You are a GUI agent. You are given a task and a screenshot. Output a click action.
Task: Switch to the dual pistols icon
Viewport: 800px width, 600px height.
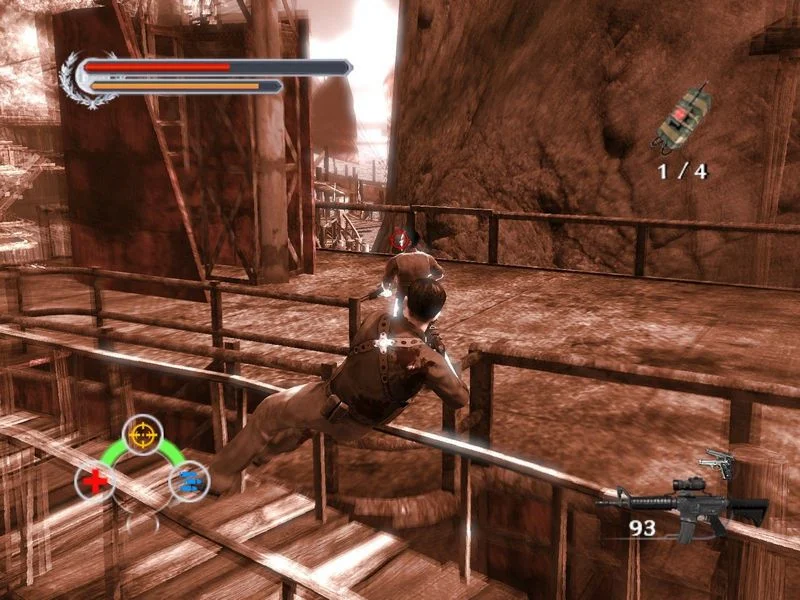pyautogui.click(x=718, y=463)
